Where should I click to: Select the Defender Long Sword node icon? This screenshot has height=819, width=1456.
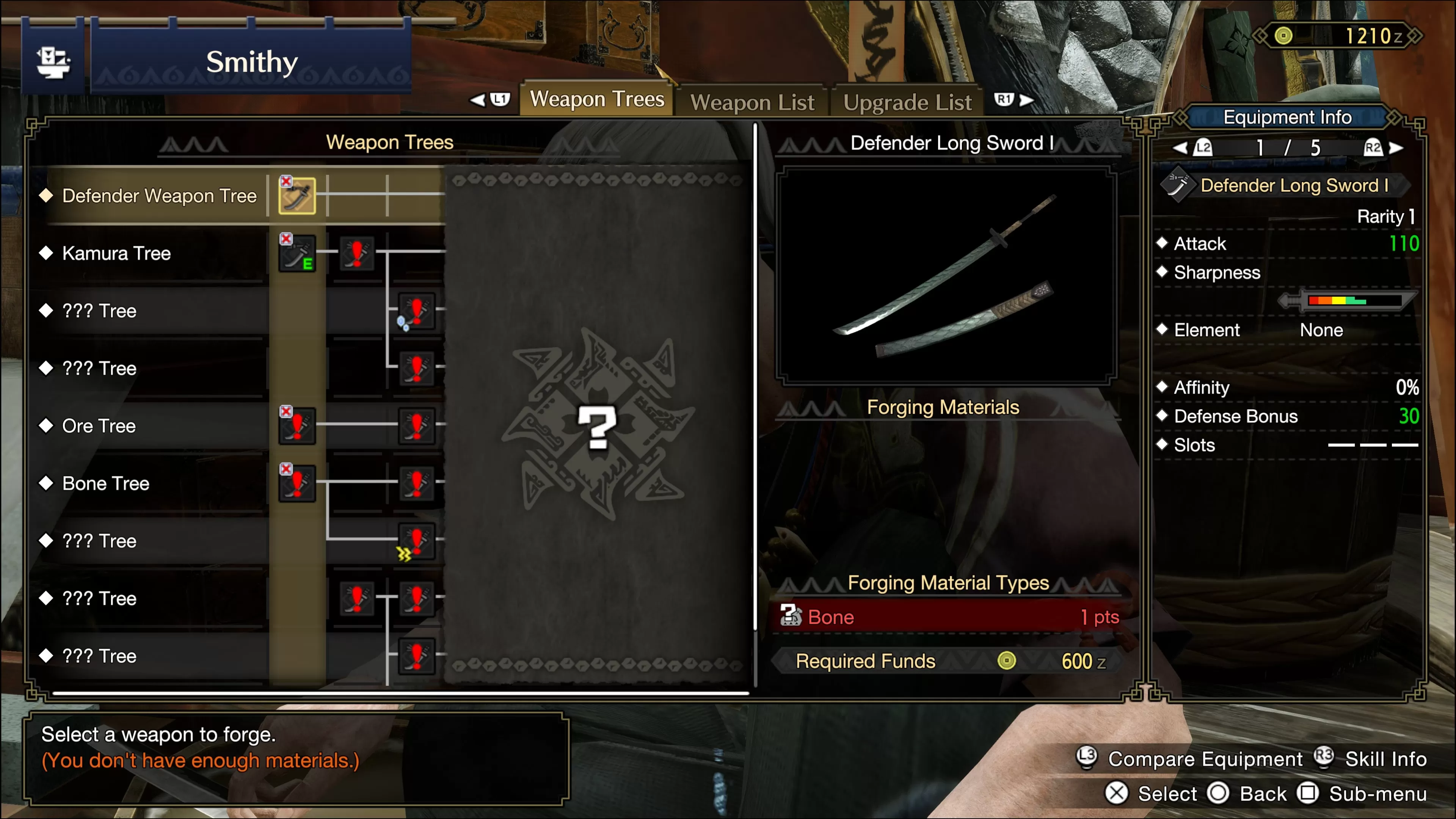pyautogui.click(x=297, y=196)
